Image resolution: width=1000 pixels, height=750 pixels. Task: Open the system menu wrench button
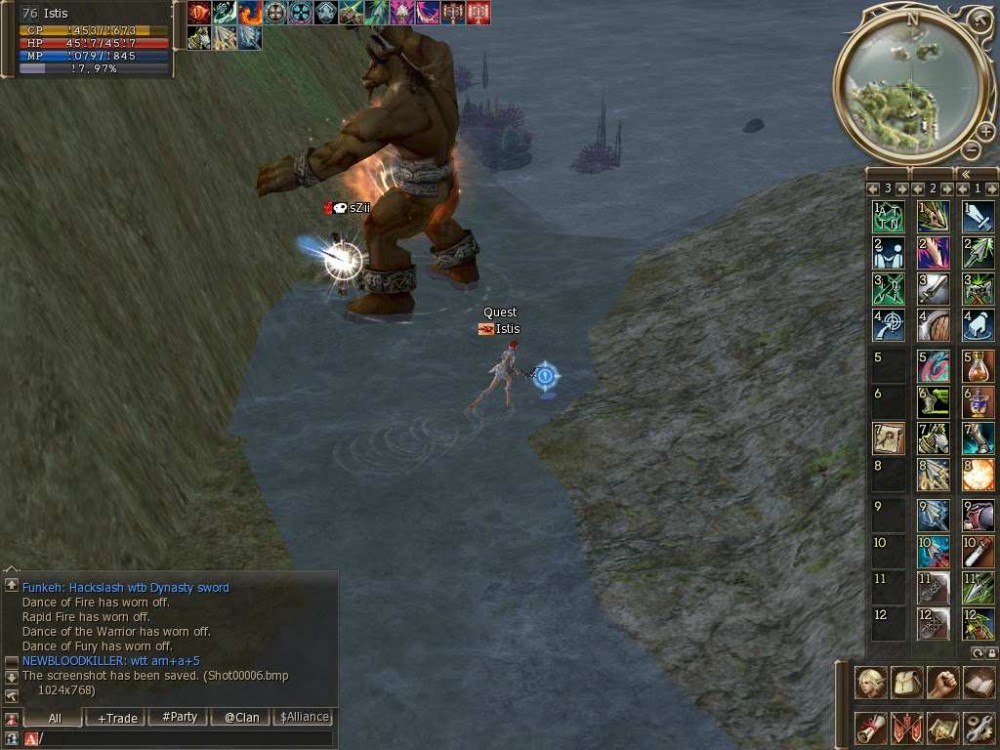click(x=979, y=727)
